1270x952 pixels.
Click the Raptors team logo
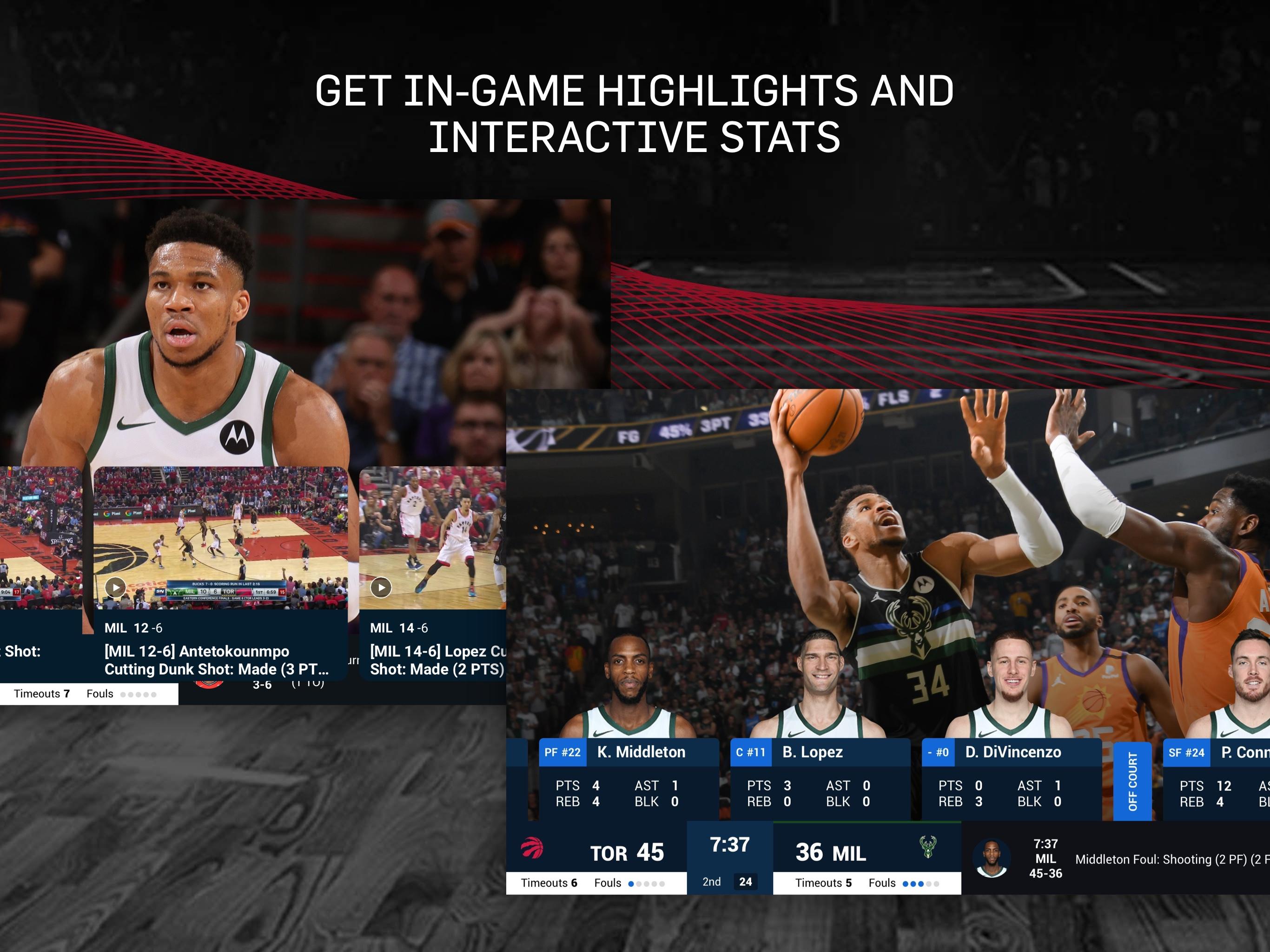532,848
